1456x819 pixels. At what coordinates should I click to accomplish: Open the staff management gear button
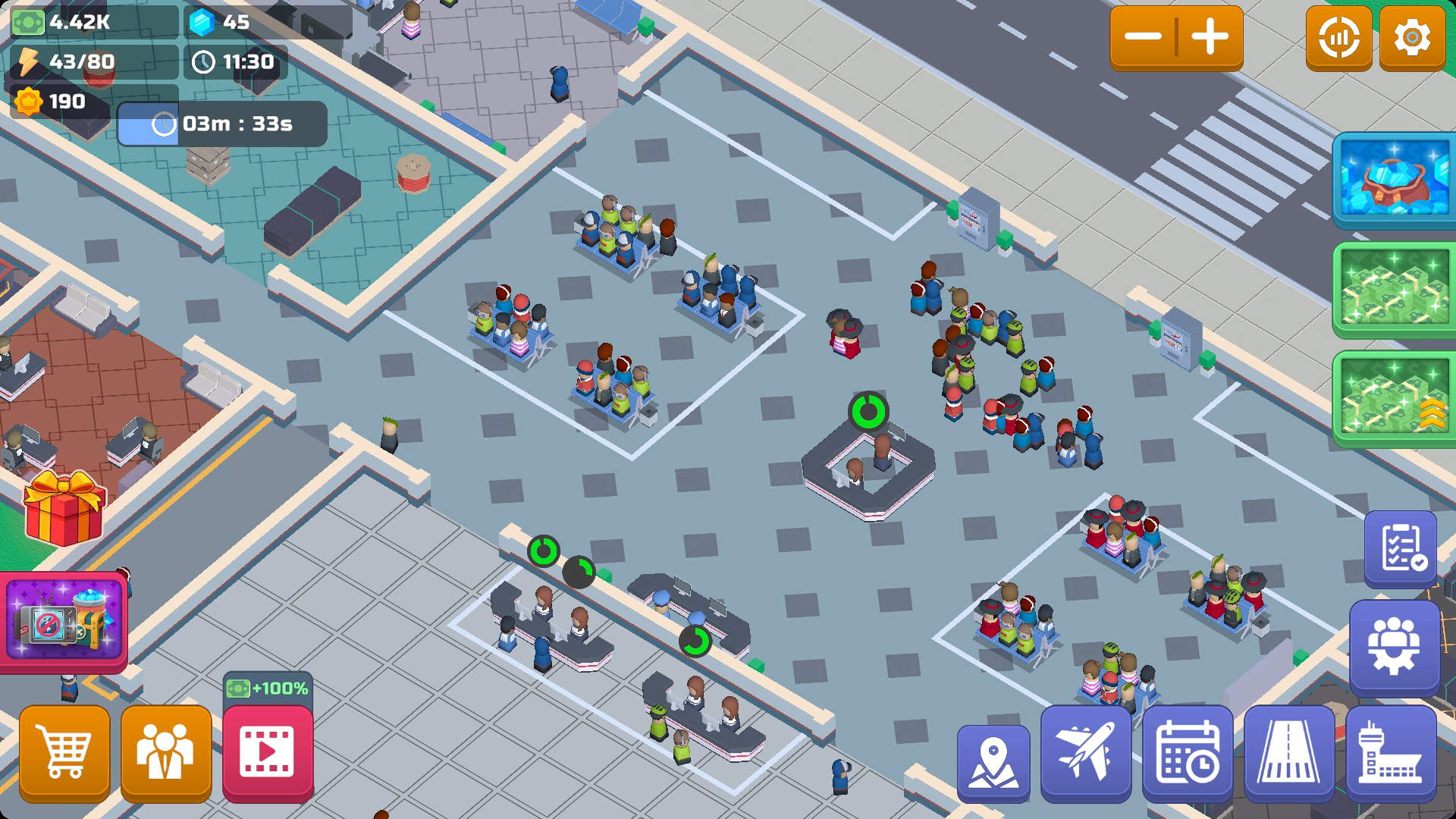click(x=1395, y=647)
